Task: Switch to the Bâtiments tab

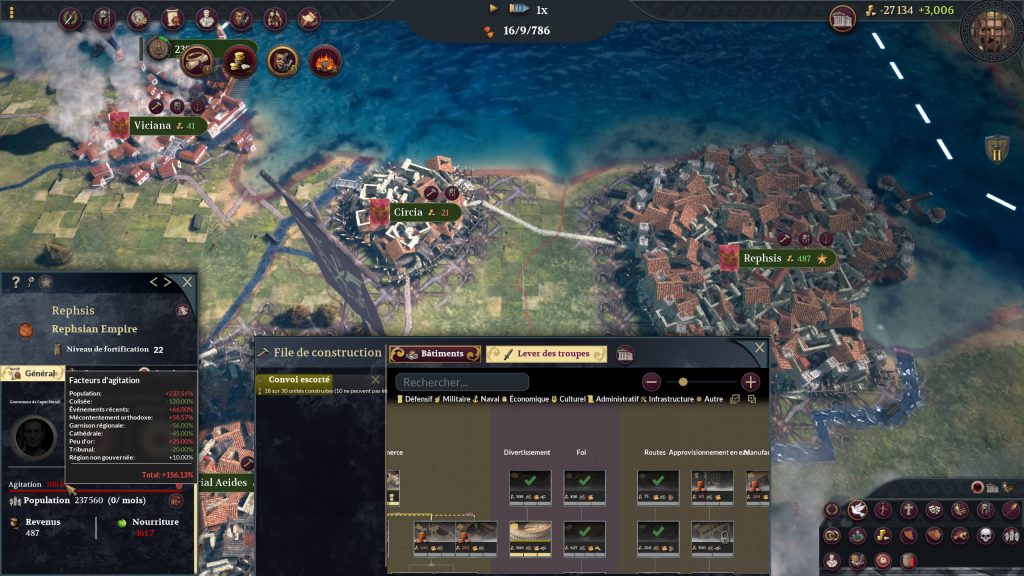Action: tap(435, 354)
